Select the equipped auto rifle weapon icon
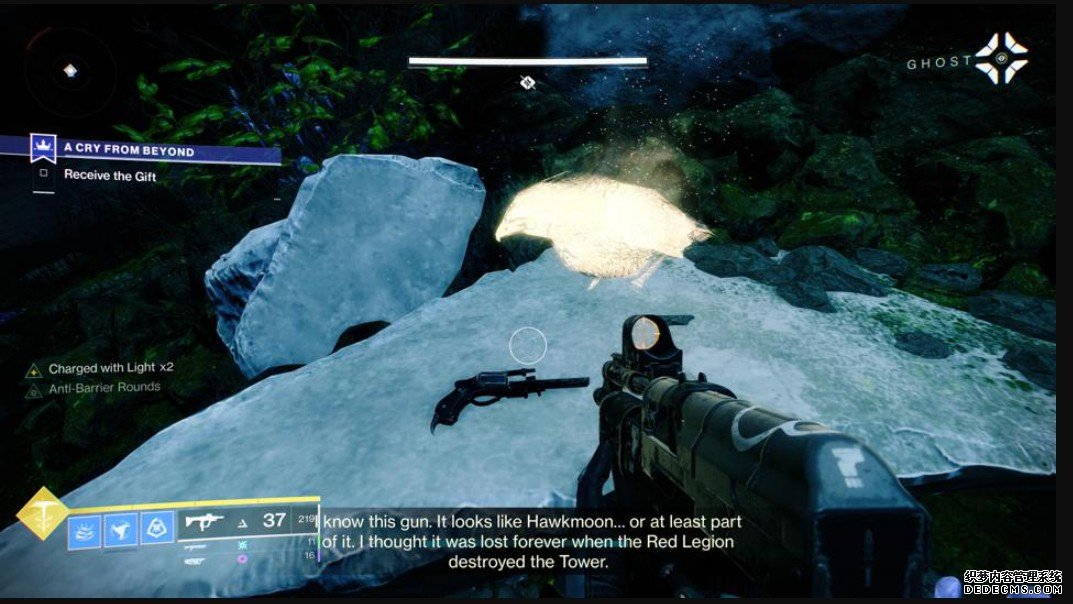The height and width of the screenshot is (604, 1073). [204, 522]
